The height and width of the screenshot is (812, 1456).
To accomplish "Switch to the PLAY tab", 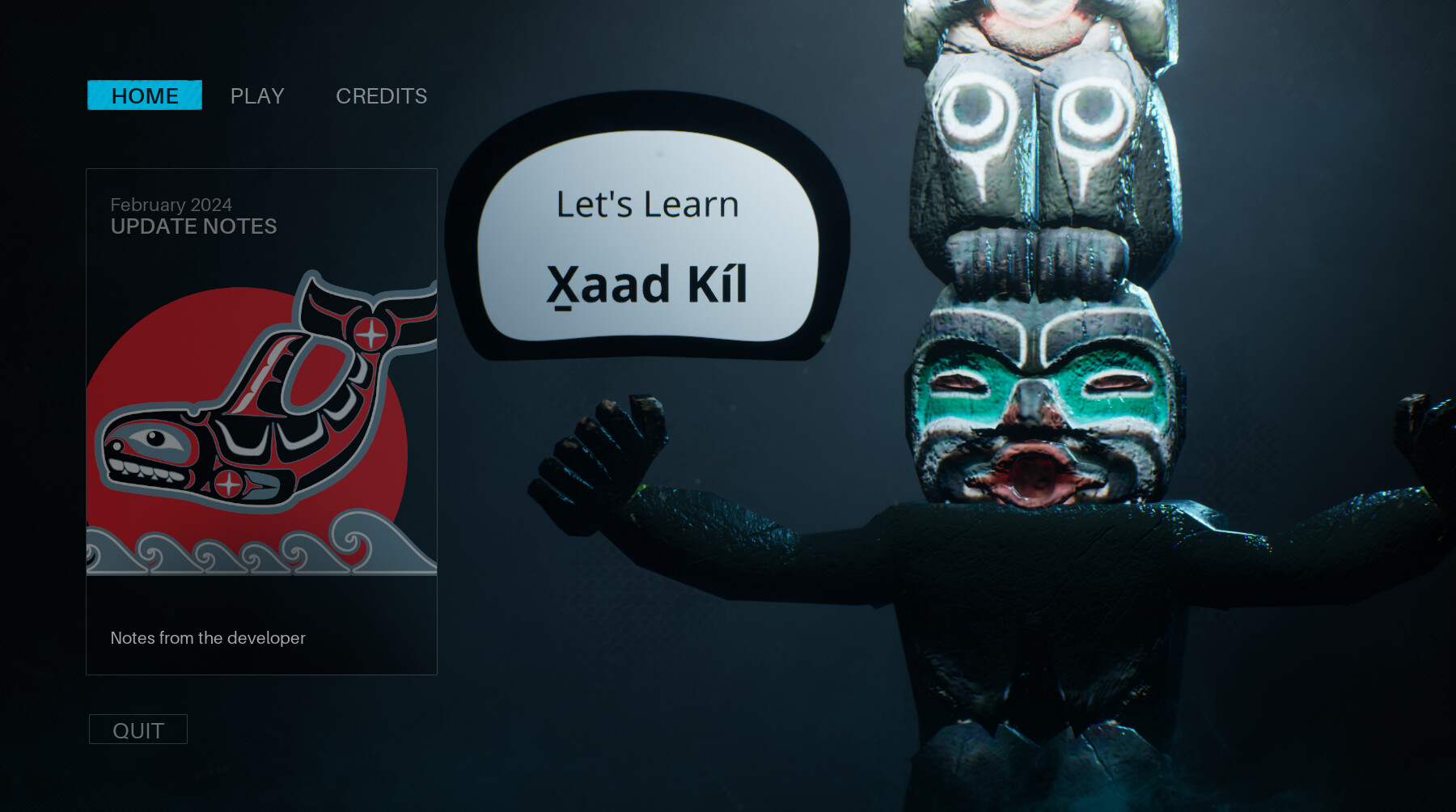I will click(256, 95).
